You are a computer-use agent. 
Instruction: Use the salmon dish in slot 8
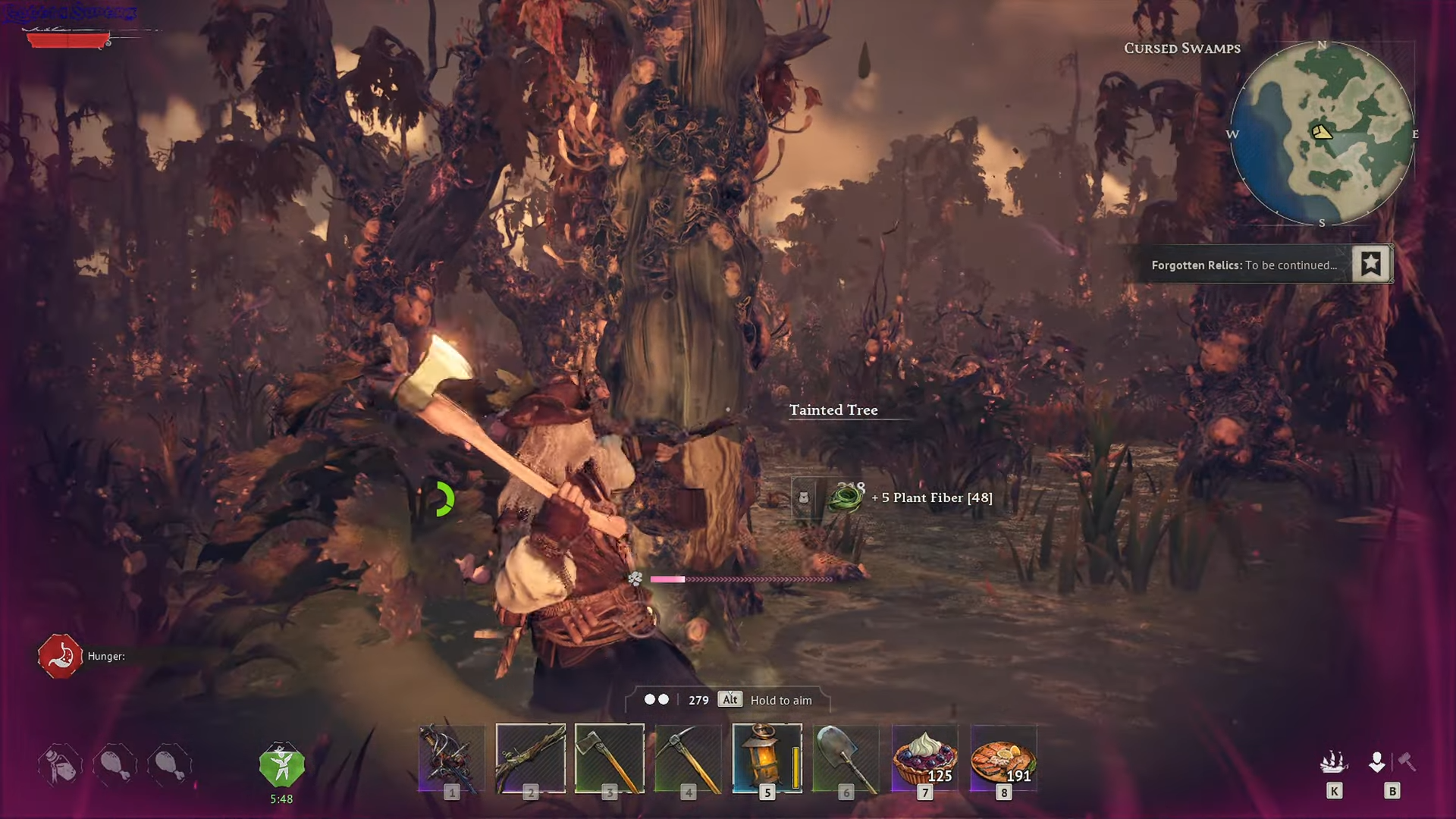[1004, 758]
